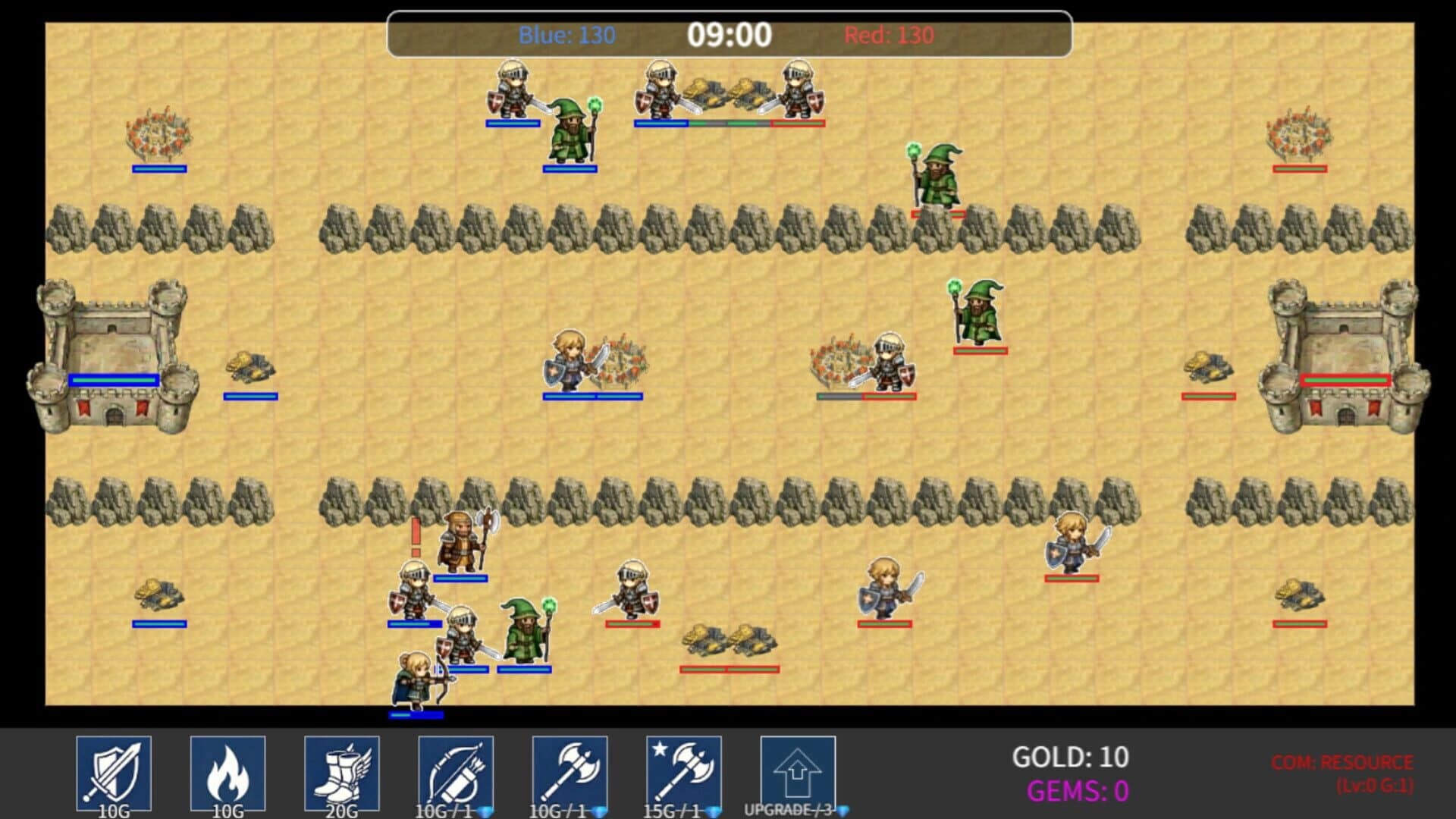Click the GOLD: 10 counter
This screenshot has width=1456, height=819.
coord(1069,757)
